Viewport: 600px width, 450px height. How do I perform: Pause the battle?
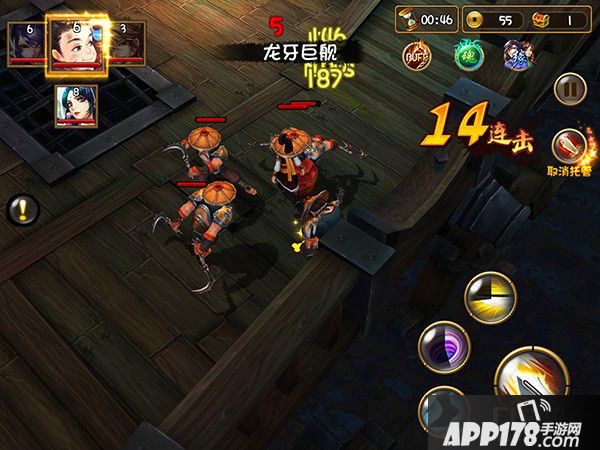(x=569, y=87)
